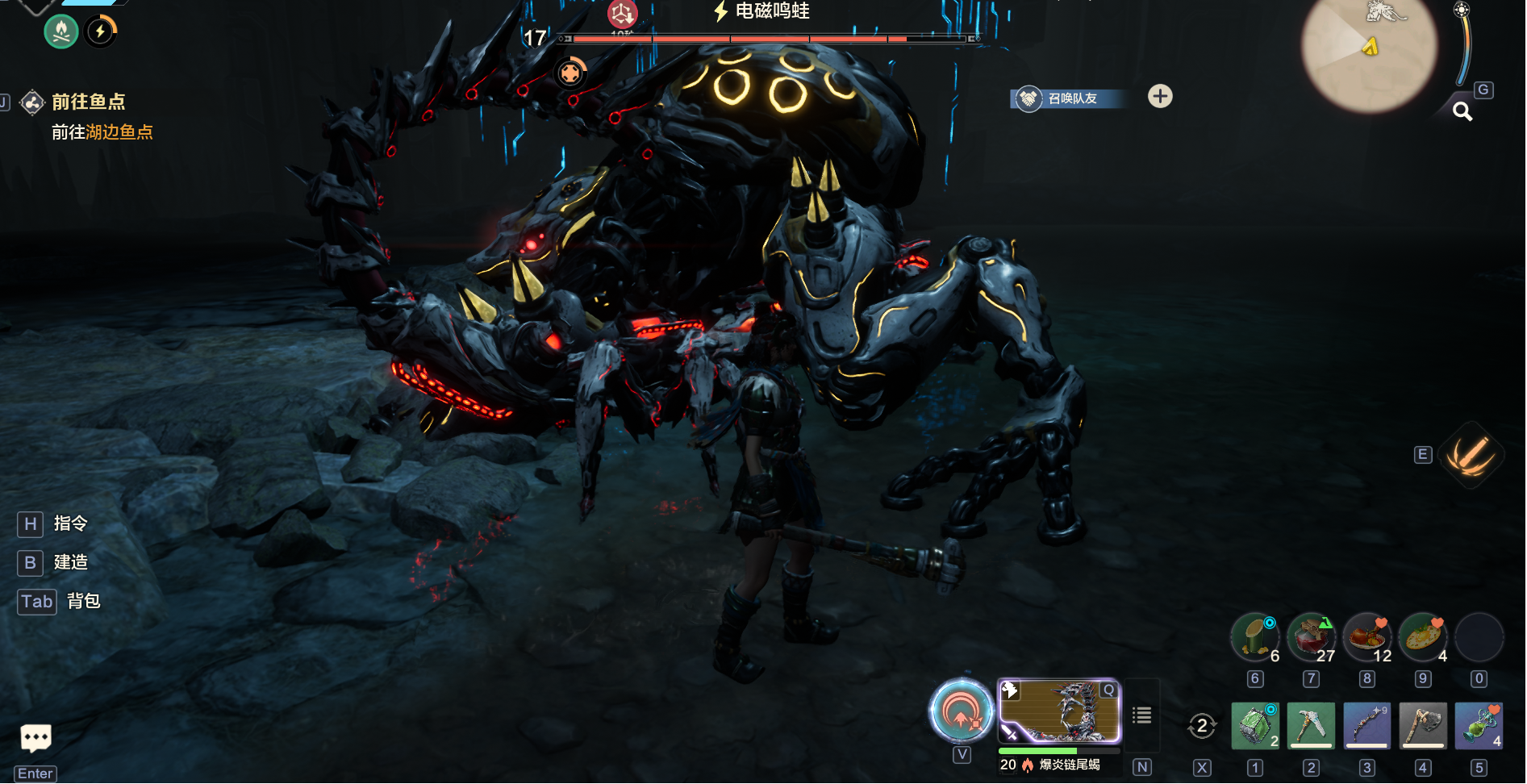Open the 前往鱼点 quest tracker
The width and height of the screenshot is (1527, 784).
click(87, 102)
